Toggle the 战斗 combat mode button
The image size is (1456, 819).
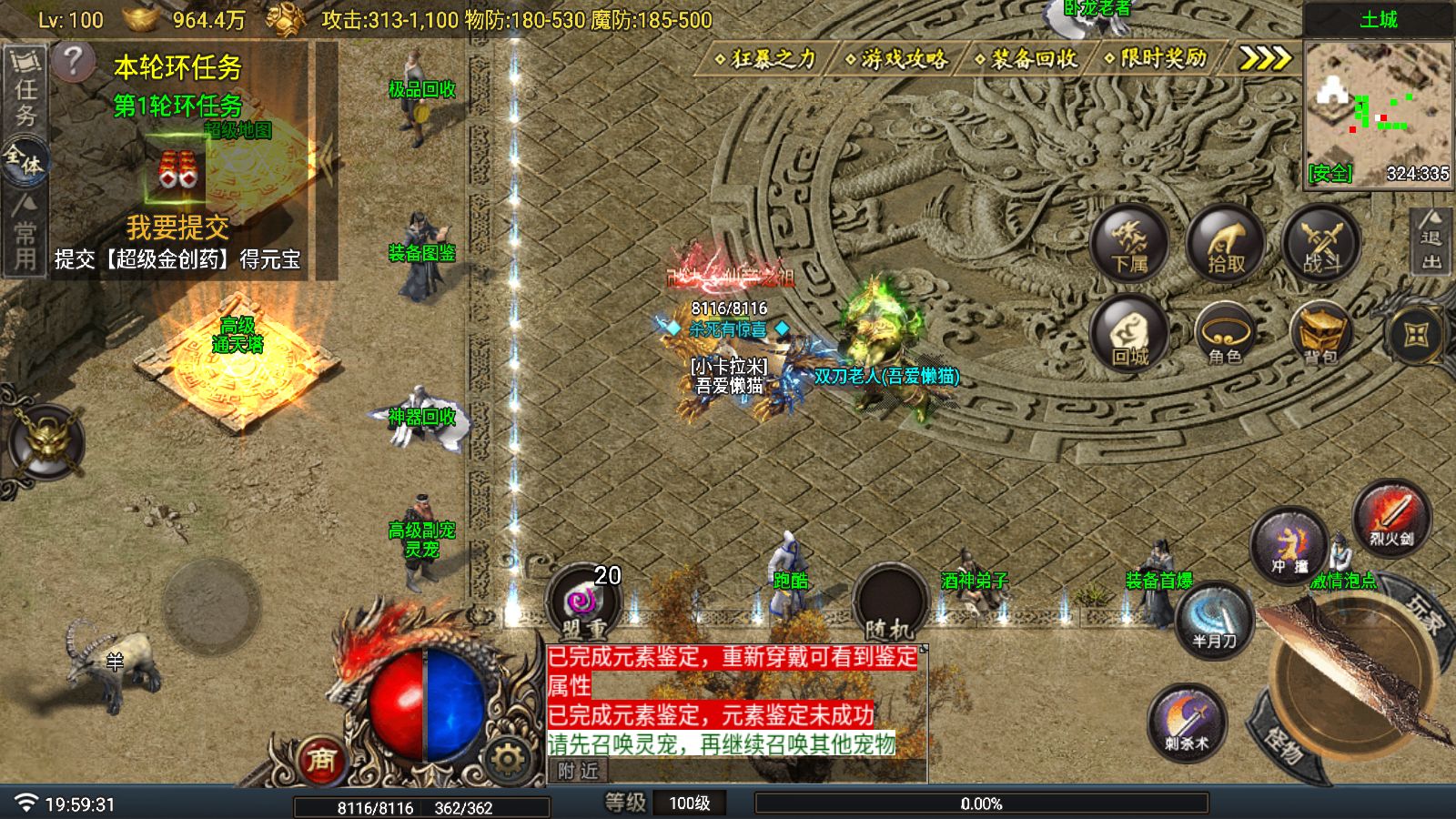[1321, 243]
